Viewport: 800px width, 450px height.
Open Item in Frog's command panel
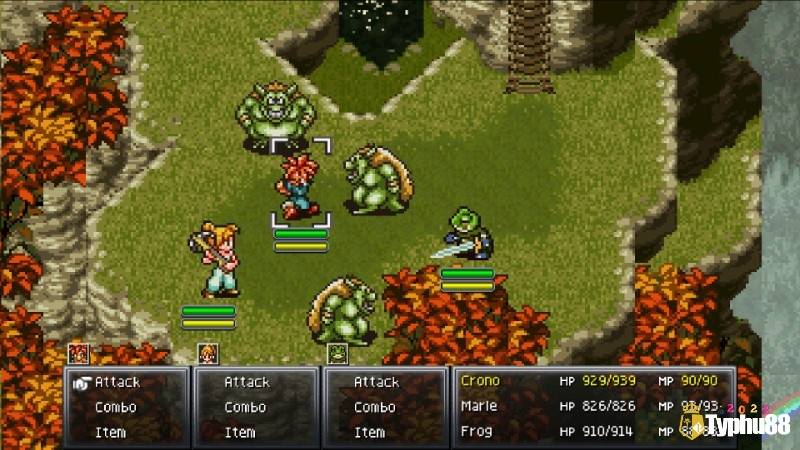click(x=369, y=432)
